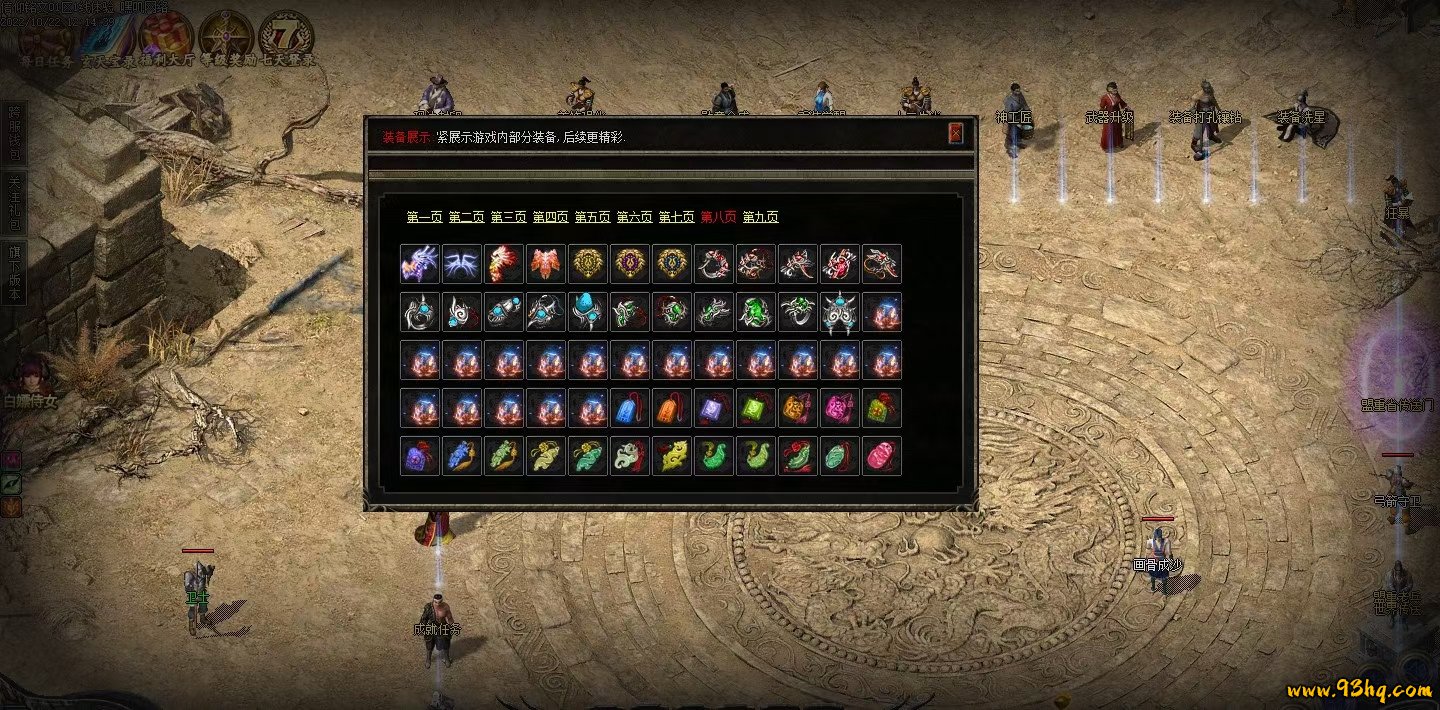The image size is (1440, 710).
Task: Click the 关注礼包 side button
Action: pyautogui.click(x=14, y=203)
